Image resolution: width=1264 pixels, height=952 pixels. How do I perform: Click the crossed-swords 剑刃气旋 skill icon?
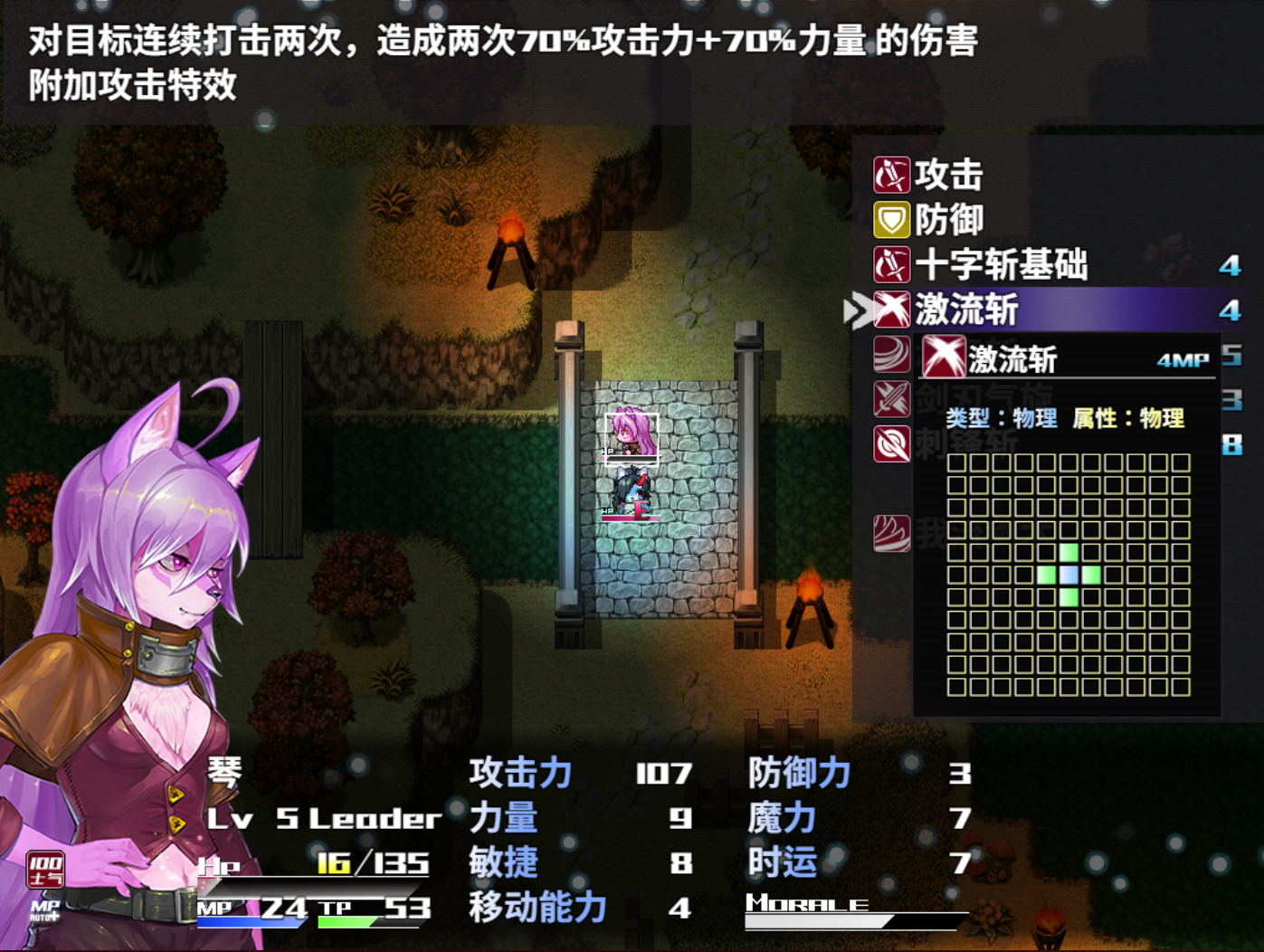(x=891, y=399)
